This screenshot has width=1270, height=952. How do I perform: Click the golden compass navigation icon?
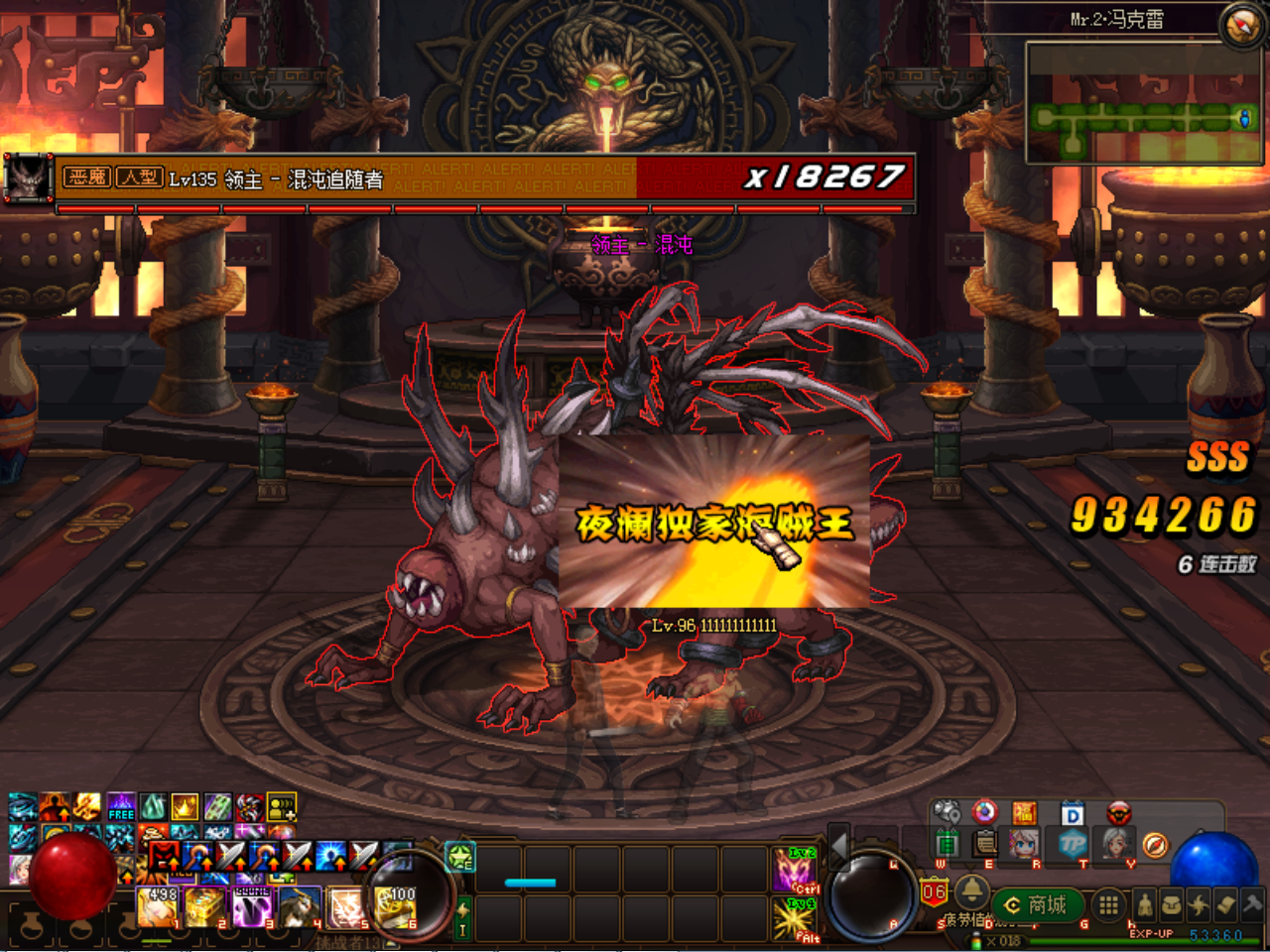[1156, 845]
